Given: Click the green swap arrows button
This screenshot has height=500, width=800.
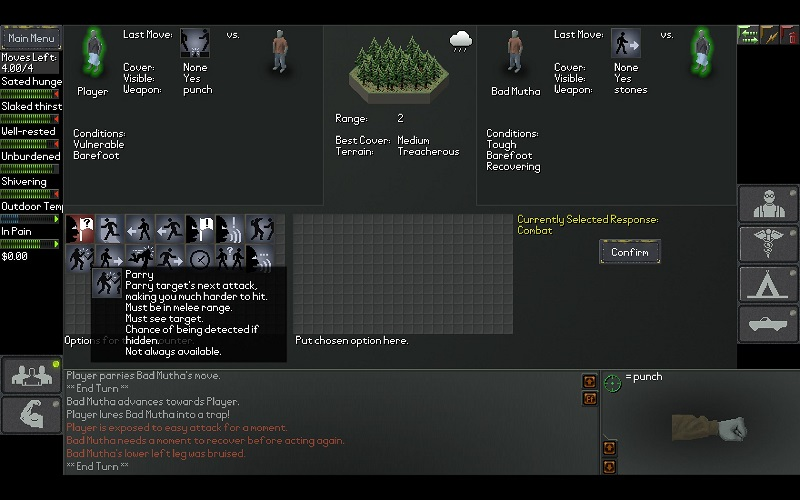Looking at the screenshot, I should coord(747,35).
